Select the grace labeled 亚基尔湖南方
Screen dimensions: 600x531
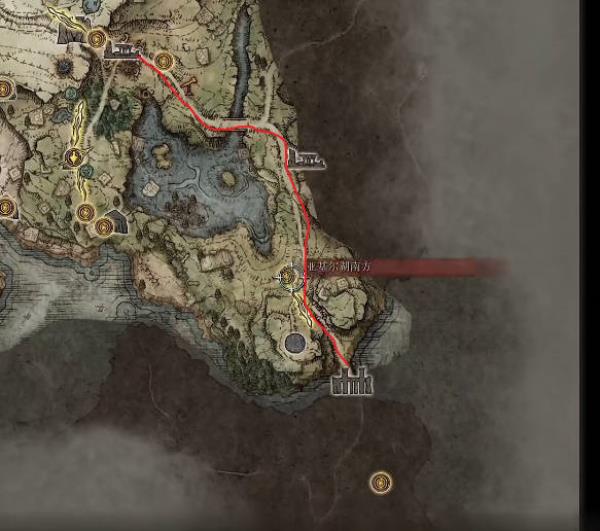pos(289,275)
